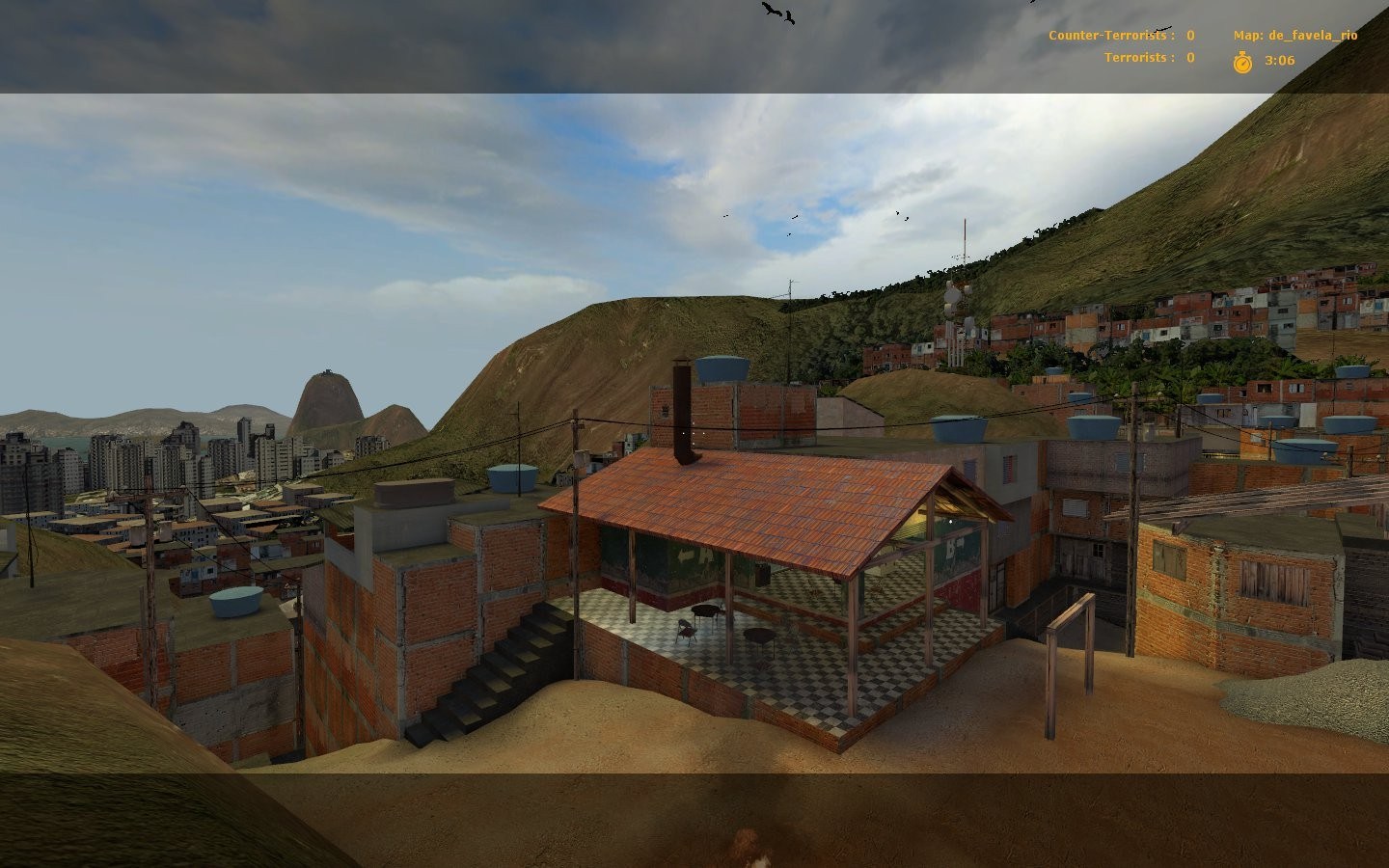The image size is (1389, 868).
Task: Click the round count timer reading 3:06
Action: [x=1279, y=60]
